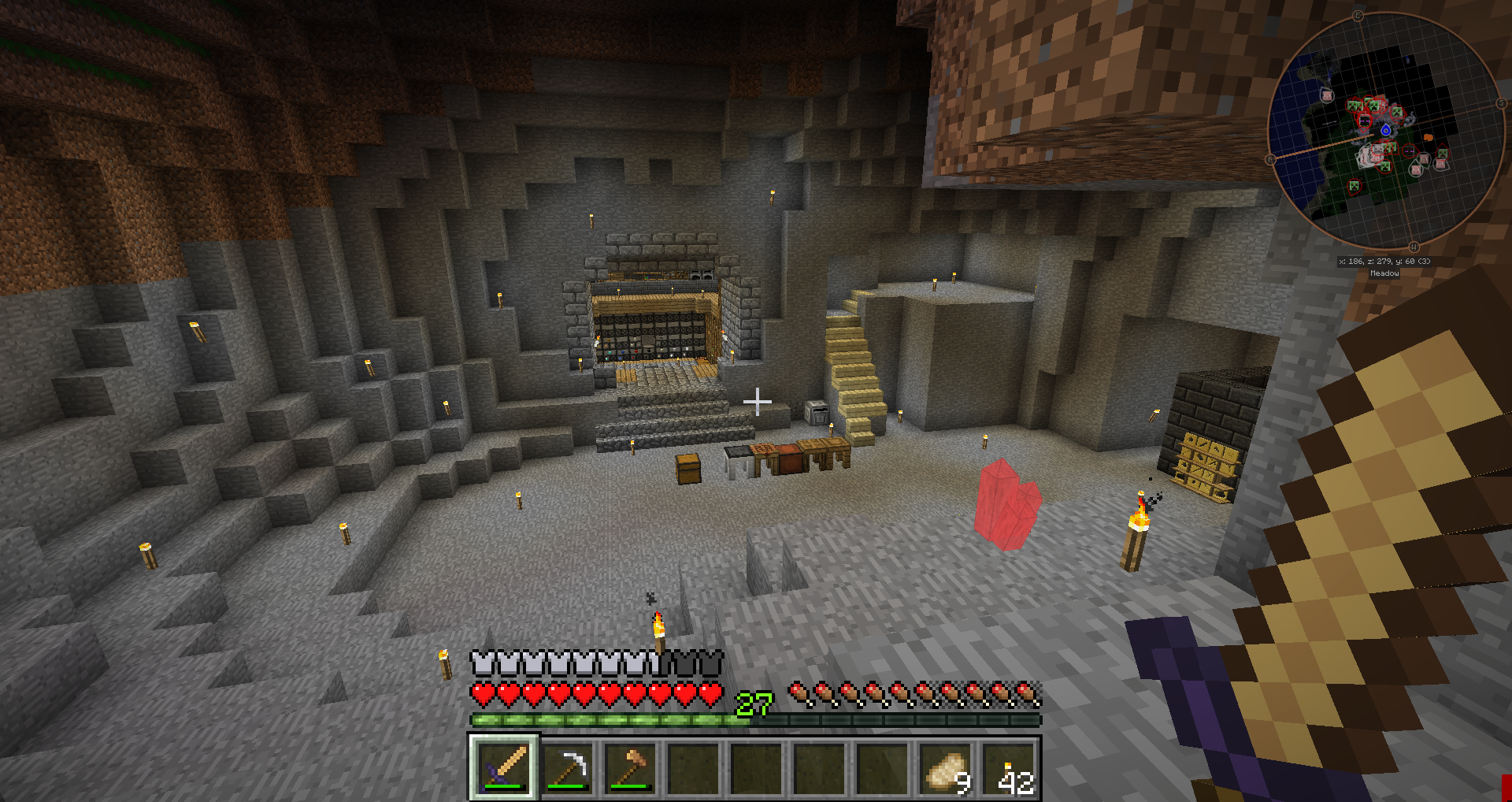Click the circular minimap

(1384, 130)
